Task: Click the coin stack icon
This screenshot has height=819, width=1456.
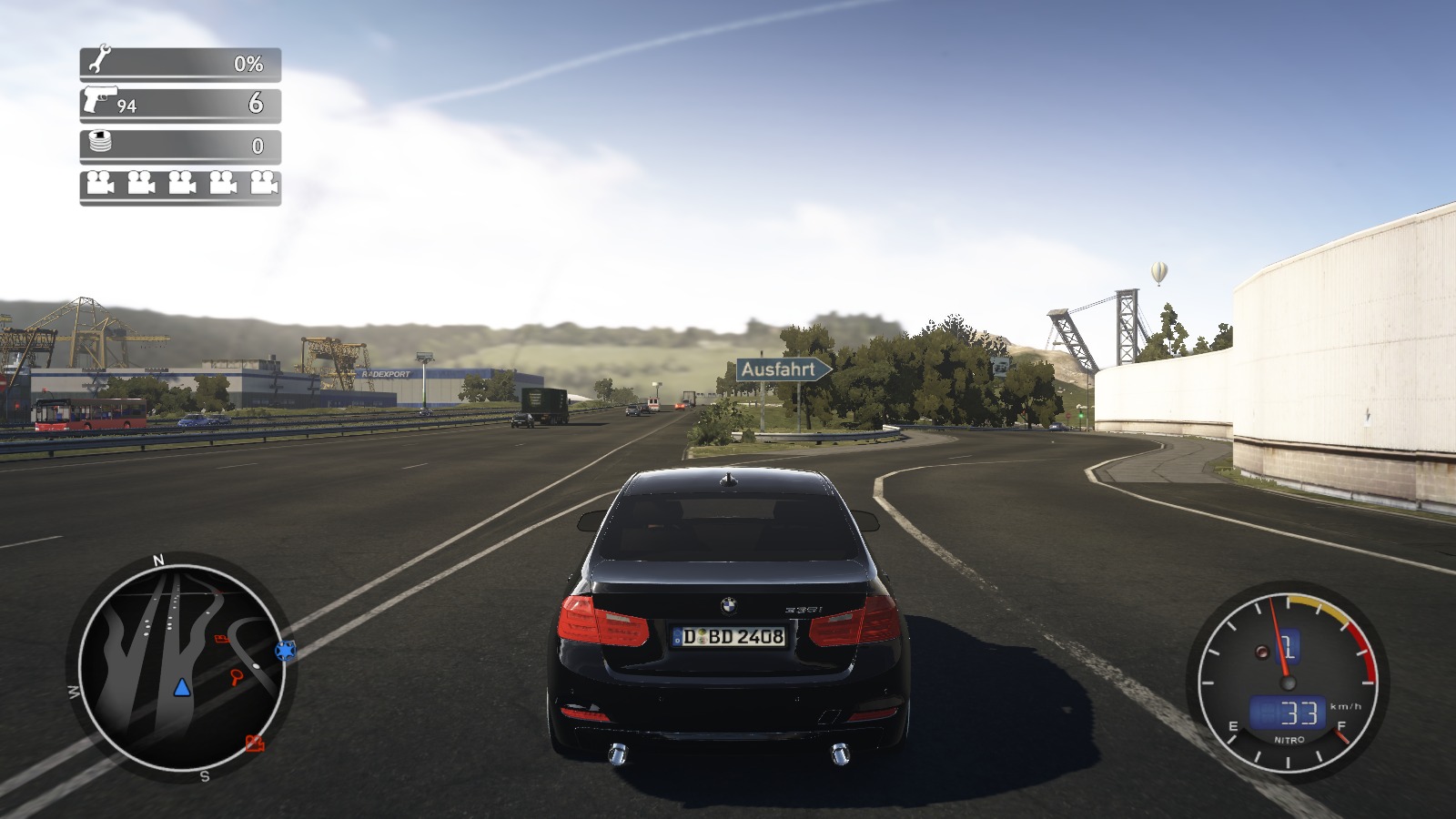Action: coord(99,142)
